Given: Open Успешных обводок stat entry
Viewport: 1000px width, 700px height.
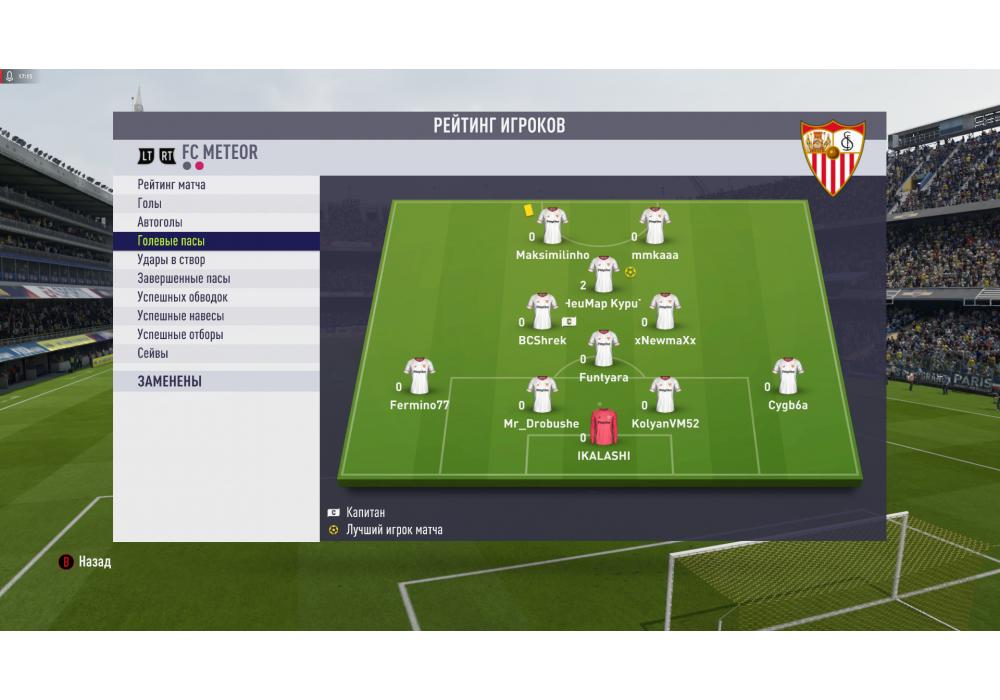Looking at the screenshot, I should click(182, 297).
